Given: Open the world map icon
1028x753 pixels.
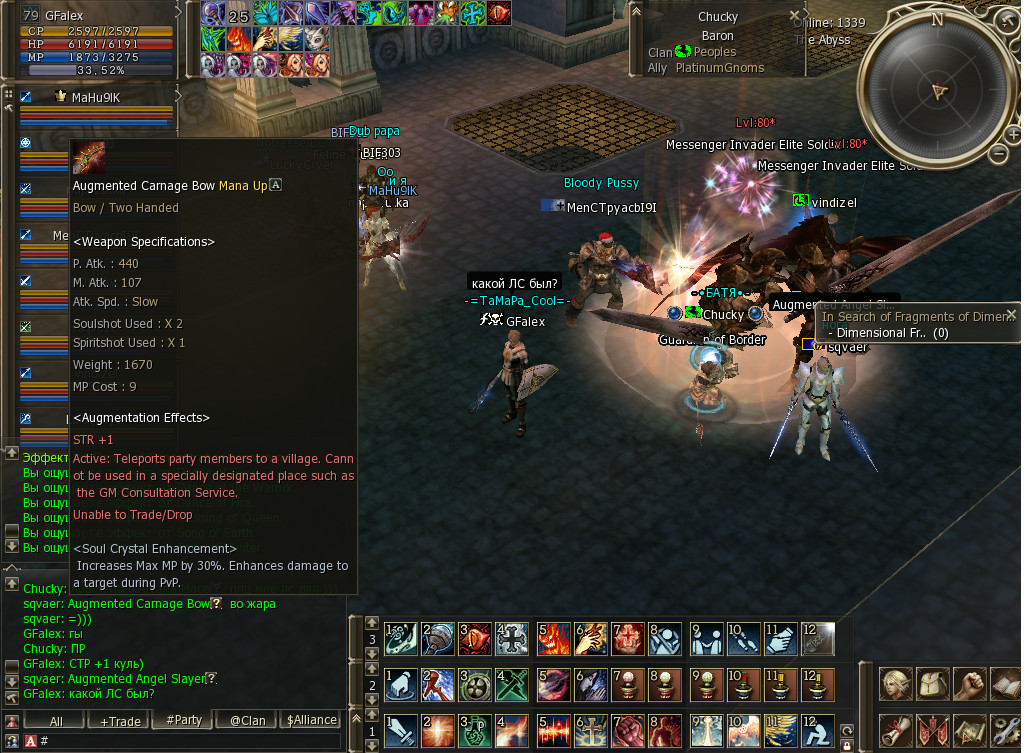Looking at the screenshot, I should pyautogui.click(x=970, y=731).
